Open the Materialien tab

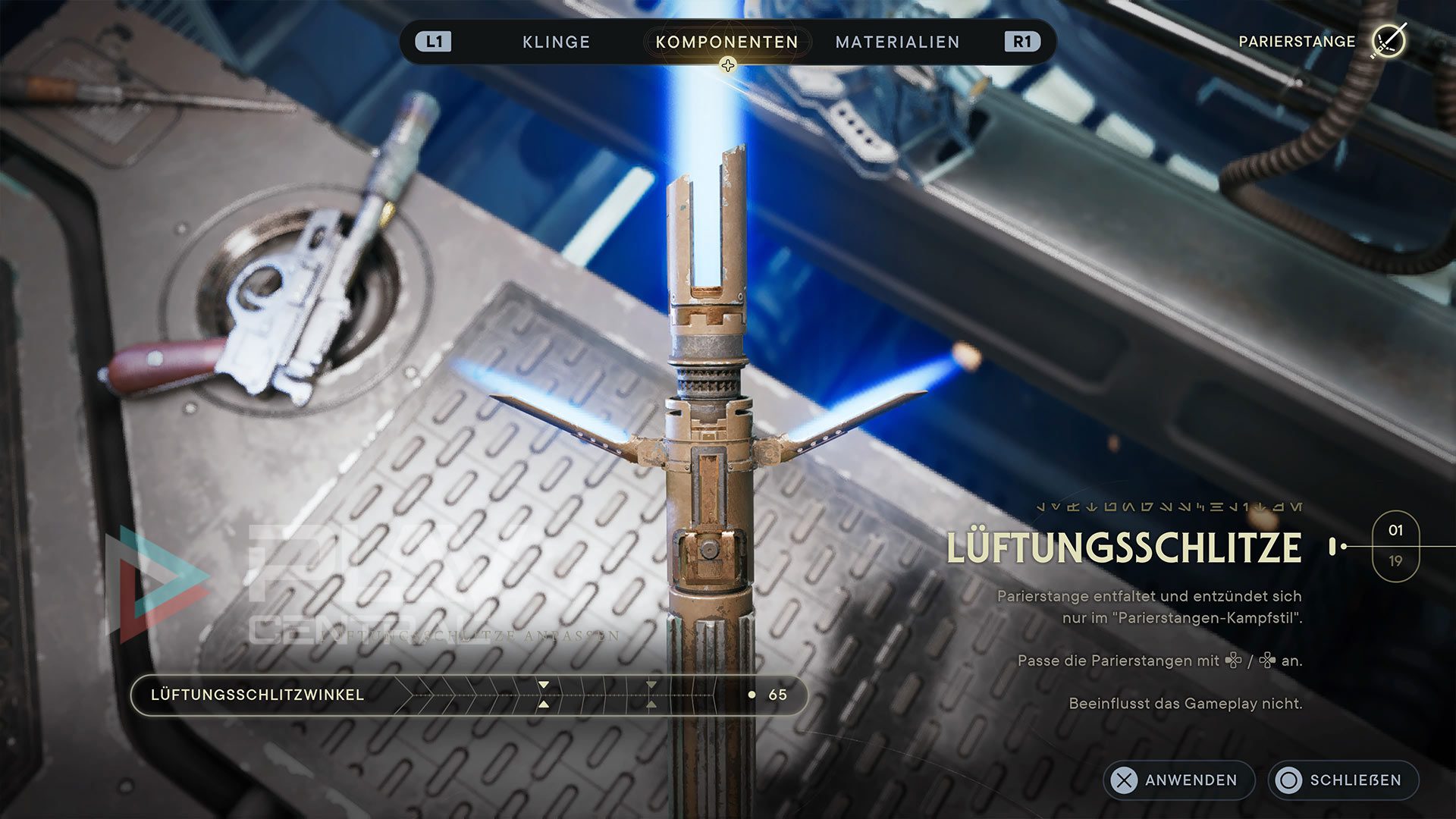(x=897, y=42)
